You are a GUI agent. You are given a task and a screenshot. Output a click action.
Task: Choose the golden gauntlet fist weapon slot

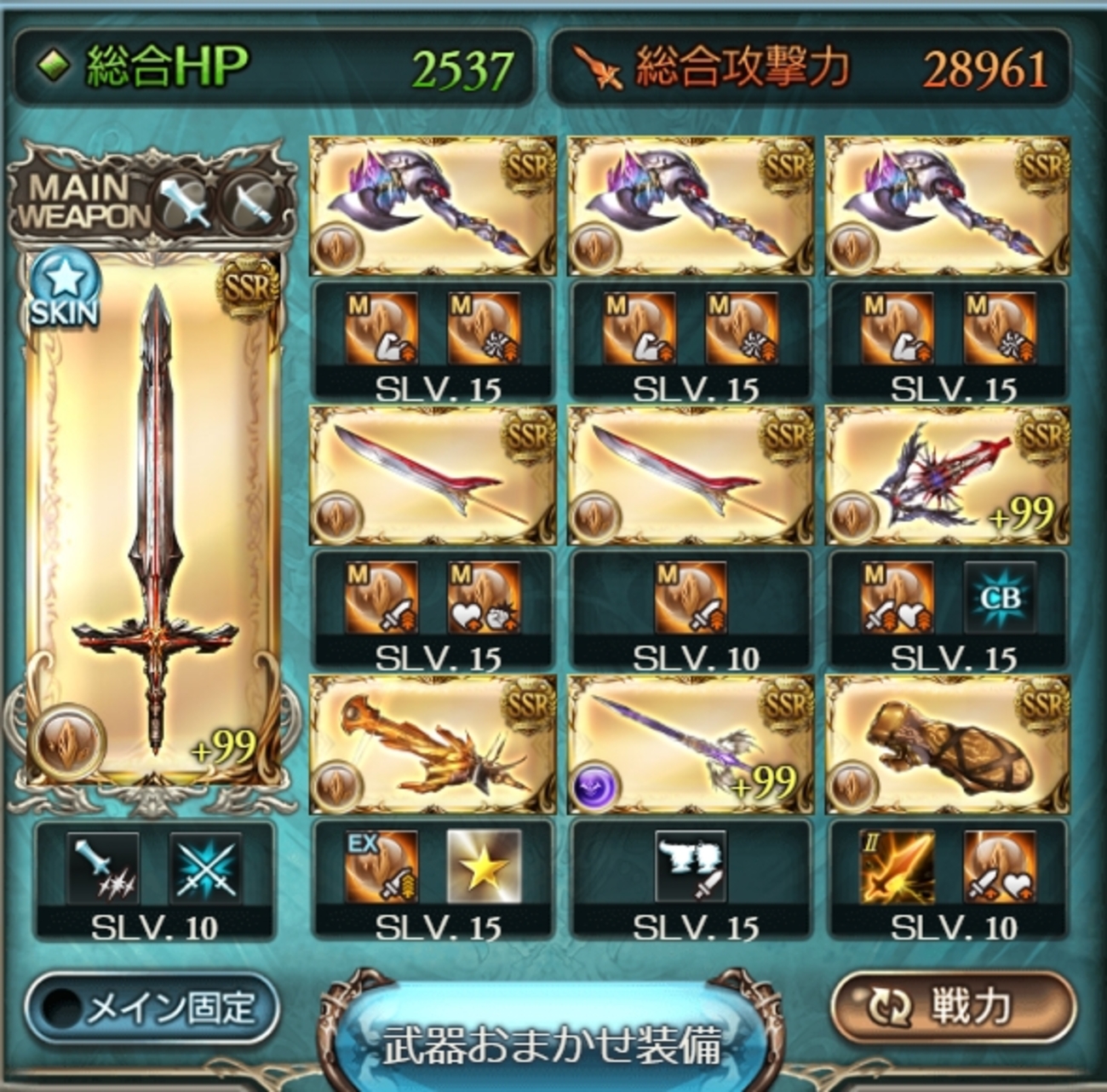tap(948, 744)
